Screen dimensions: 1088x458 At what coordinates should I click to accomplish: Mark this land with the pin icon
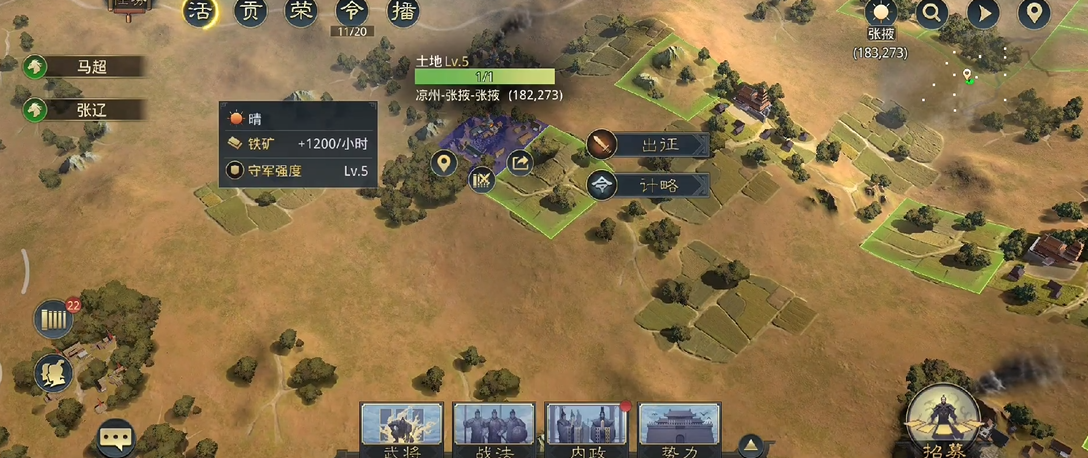point(446,163)
